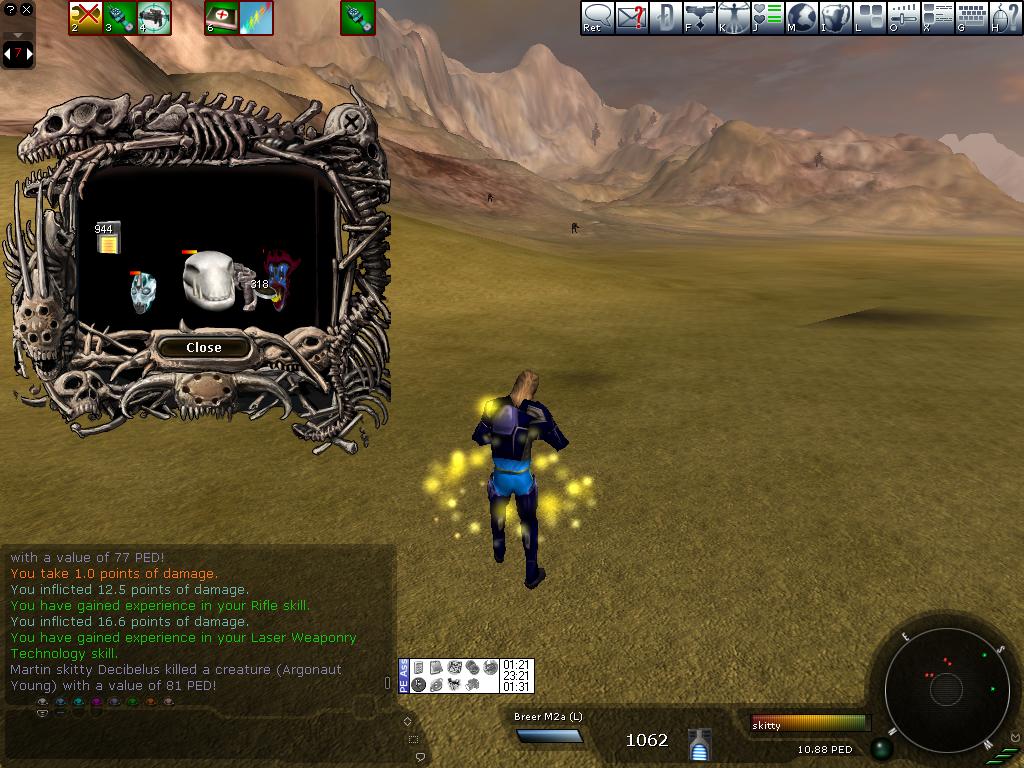Open the world globe map icon

click(x=801, y=17)
